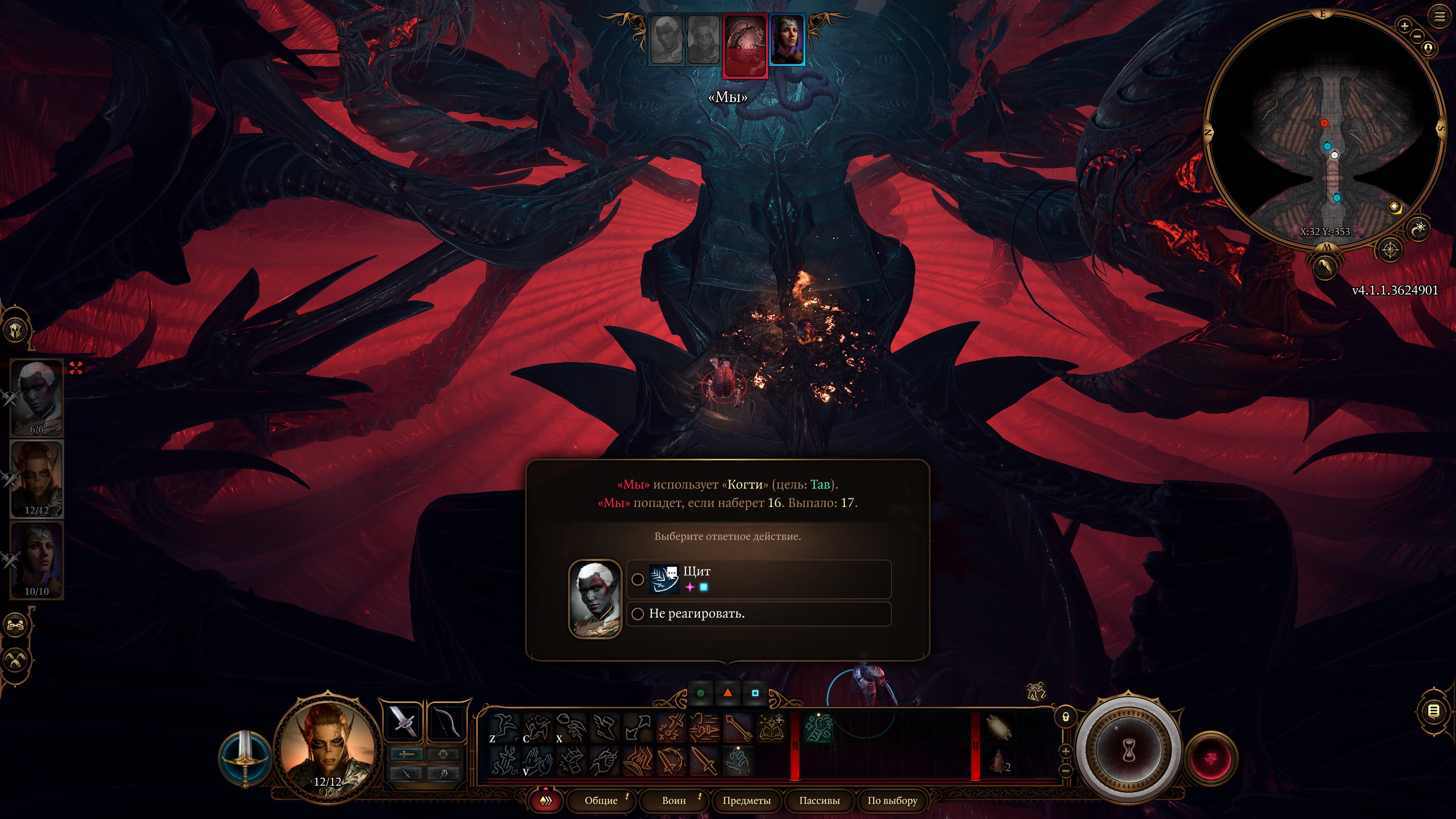Select the melee sword weapon slot
Image resolution: width=1456 pixels, height=819 pixels.
point(404,722)
